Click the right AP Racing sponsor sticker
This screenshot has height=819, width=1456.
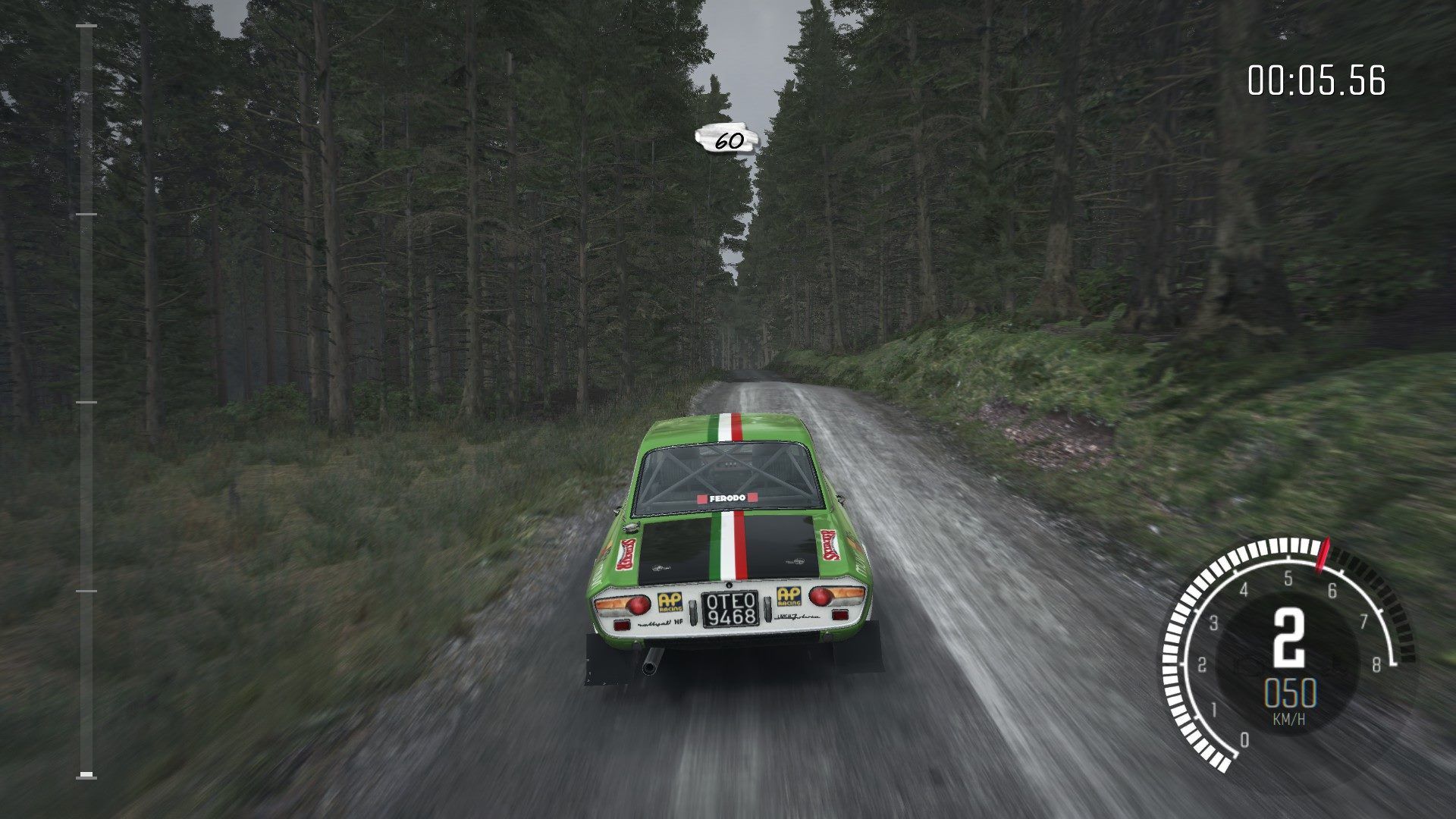(788, 597)
